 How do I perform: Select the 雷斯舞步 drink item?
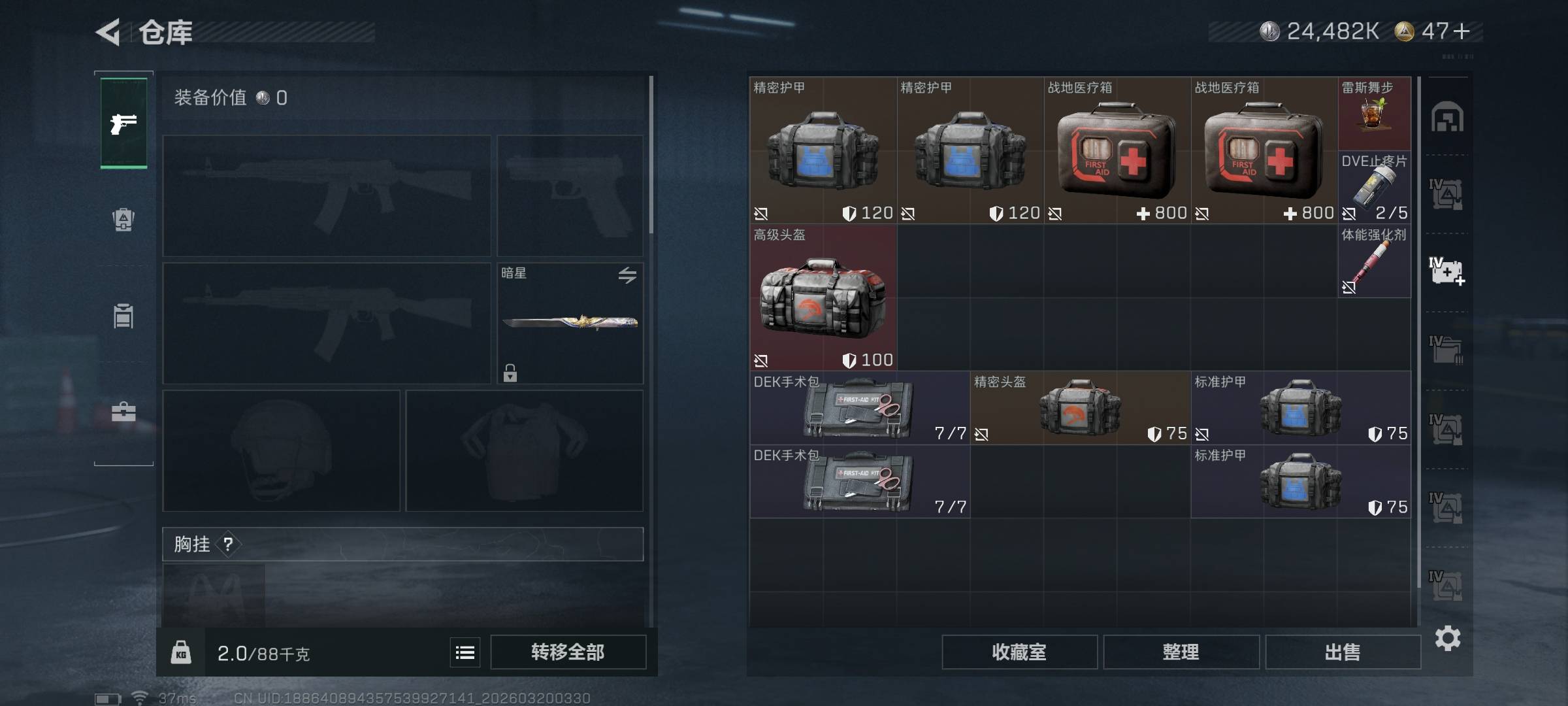[1374, 113]
